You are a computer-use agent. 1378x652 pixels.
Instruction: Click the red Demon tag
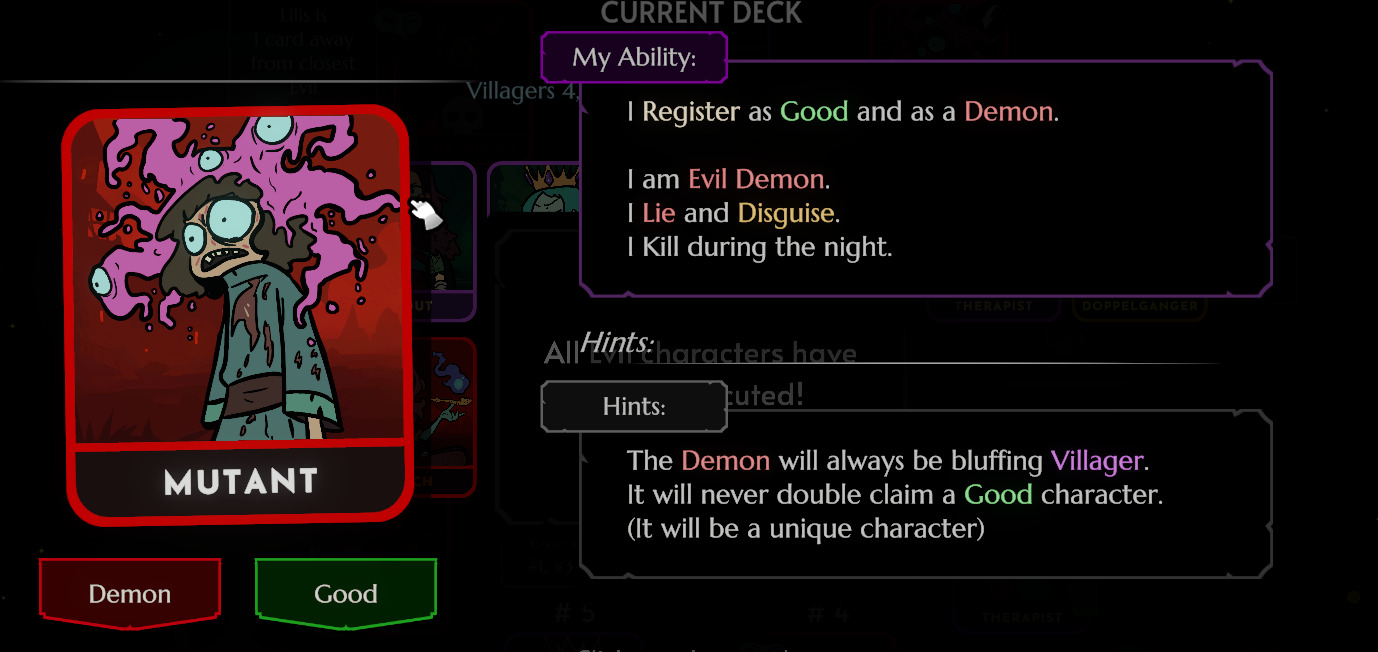130,594
